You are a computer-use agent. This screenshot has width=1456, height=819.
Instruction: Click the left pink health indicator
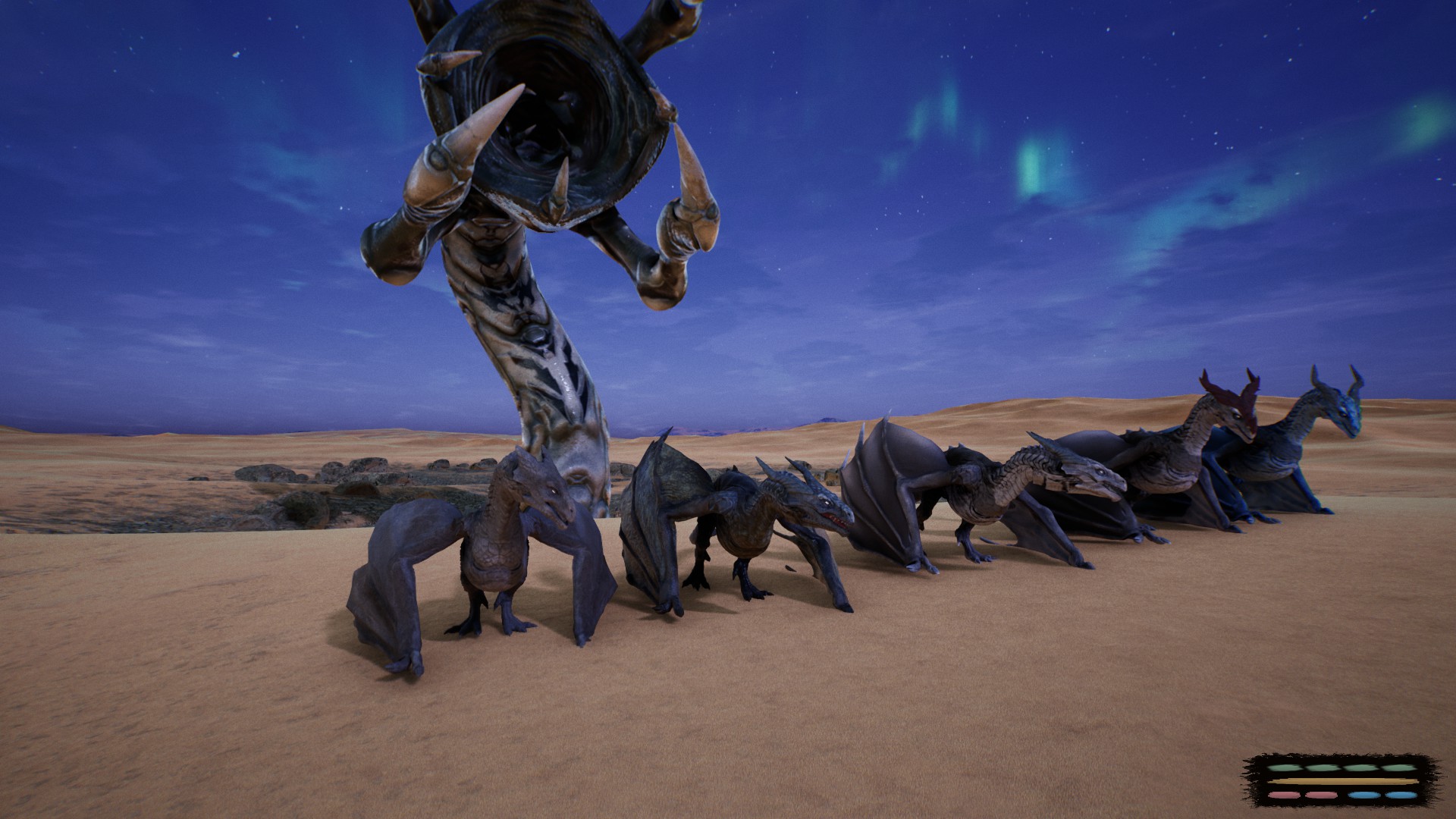tap(1285, 795)
